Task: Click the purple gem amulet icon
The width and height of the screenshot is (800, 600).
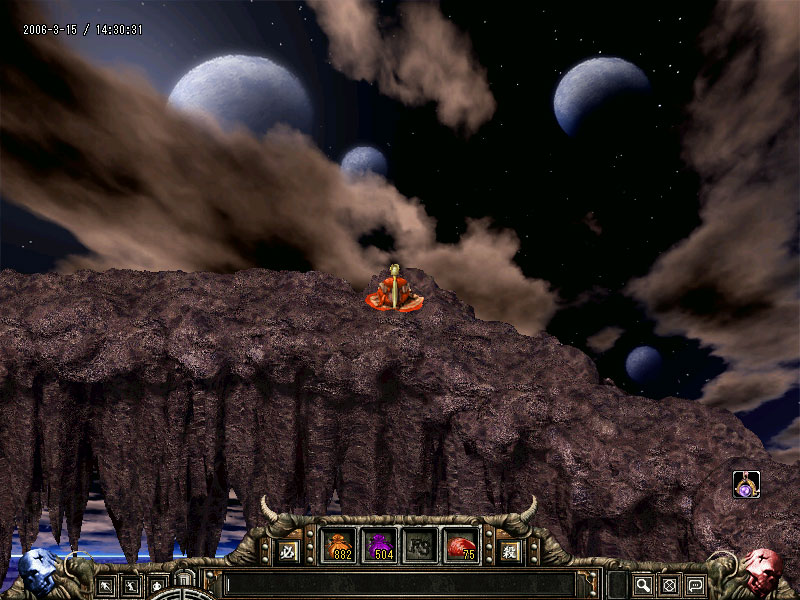Action: (746, 485)
